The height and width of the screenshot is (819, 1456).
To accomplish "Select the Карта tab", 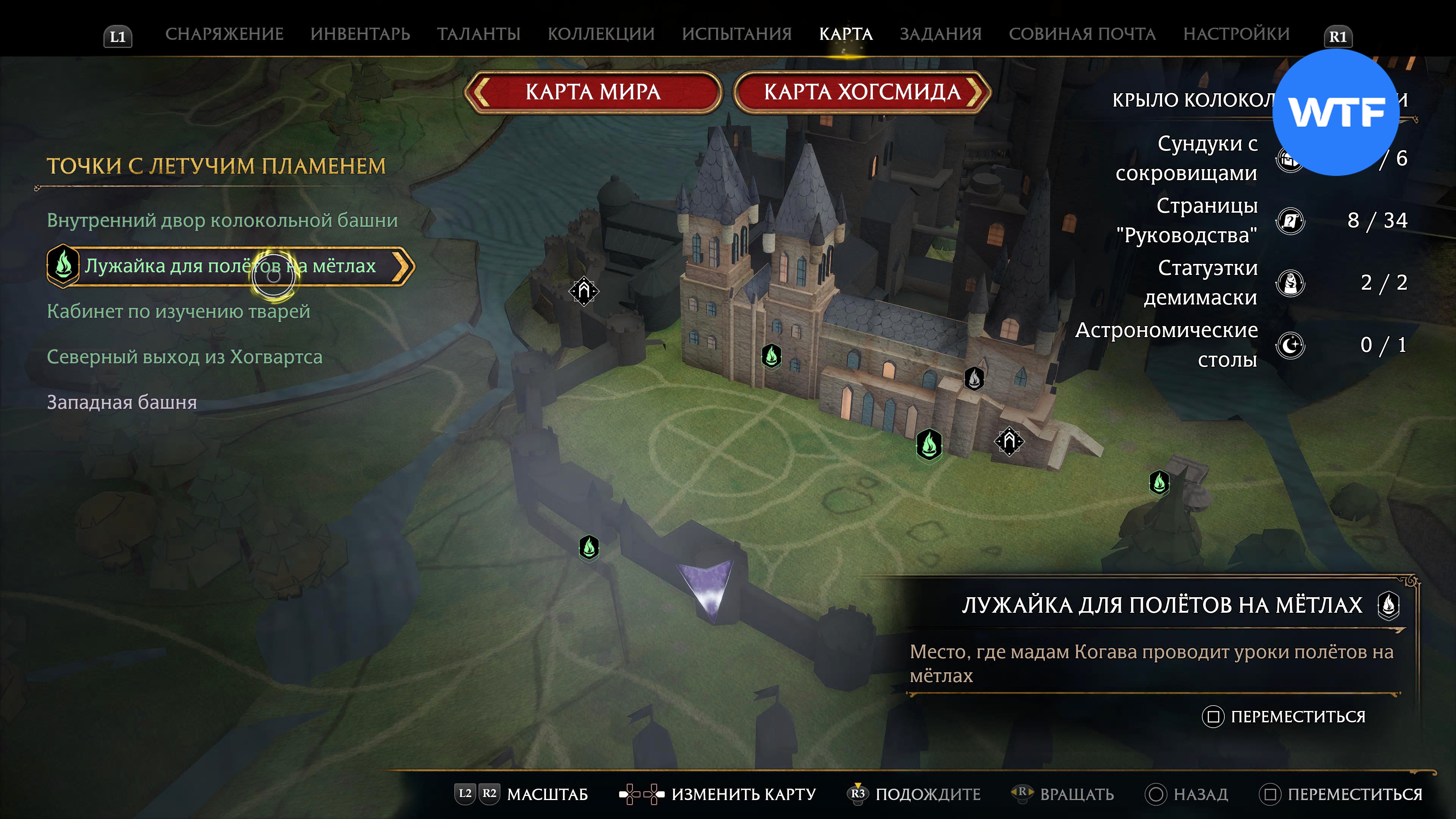I will click(x=846, y=34).
